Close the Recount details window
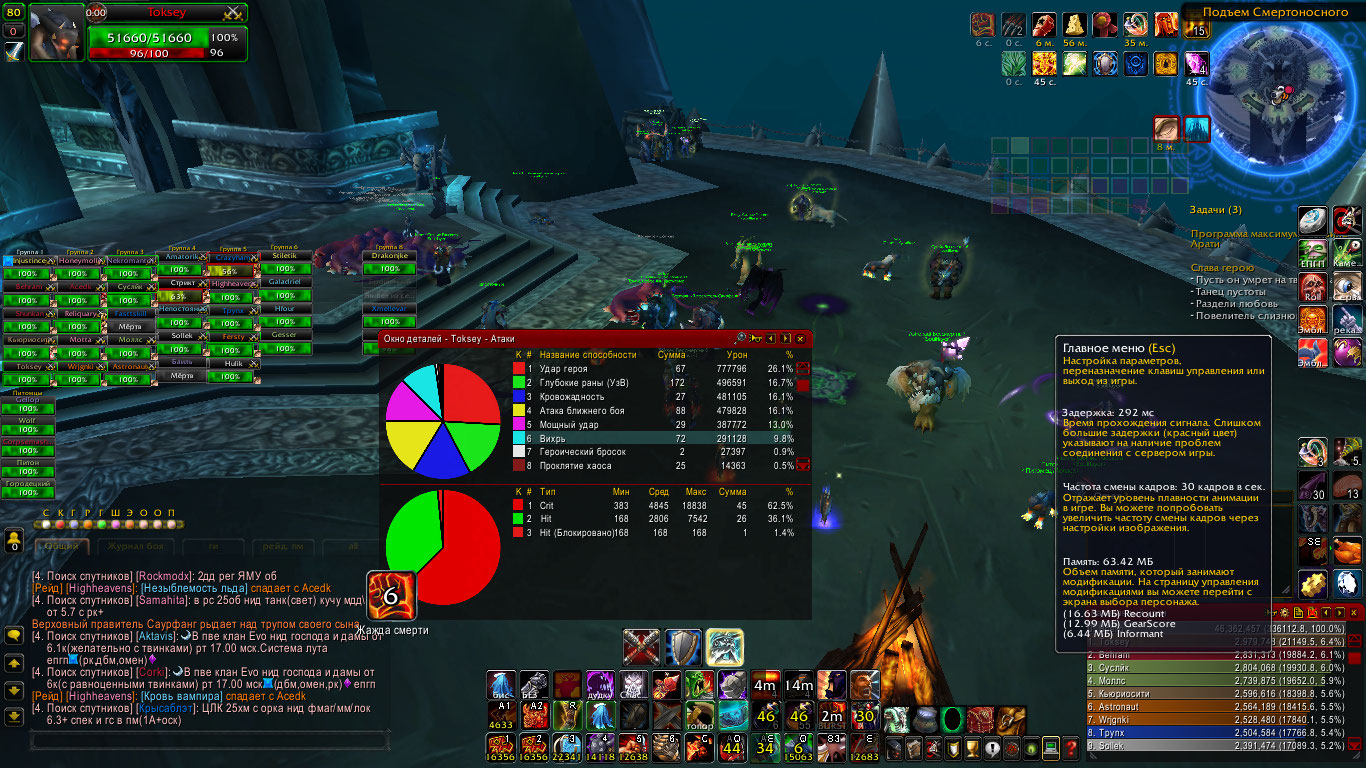Image resolution: width=1366 pixels, height=768 pixels. (x=800, y=339)
